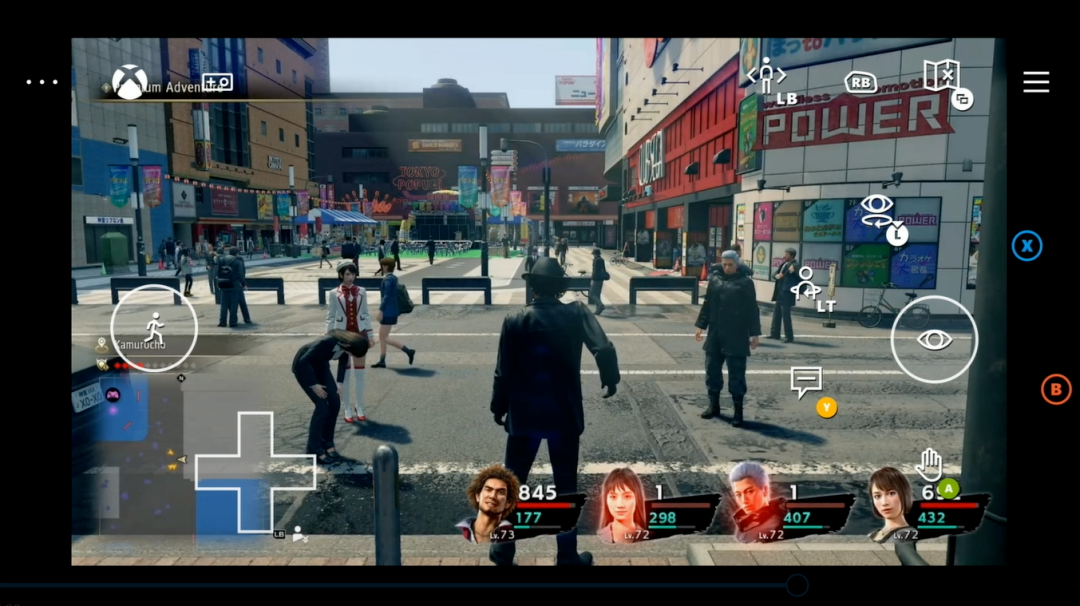1080x606 pixels.
Task: Tap the Xbox logo button
Action: click(x=129, y=82)
